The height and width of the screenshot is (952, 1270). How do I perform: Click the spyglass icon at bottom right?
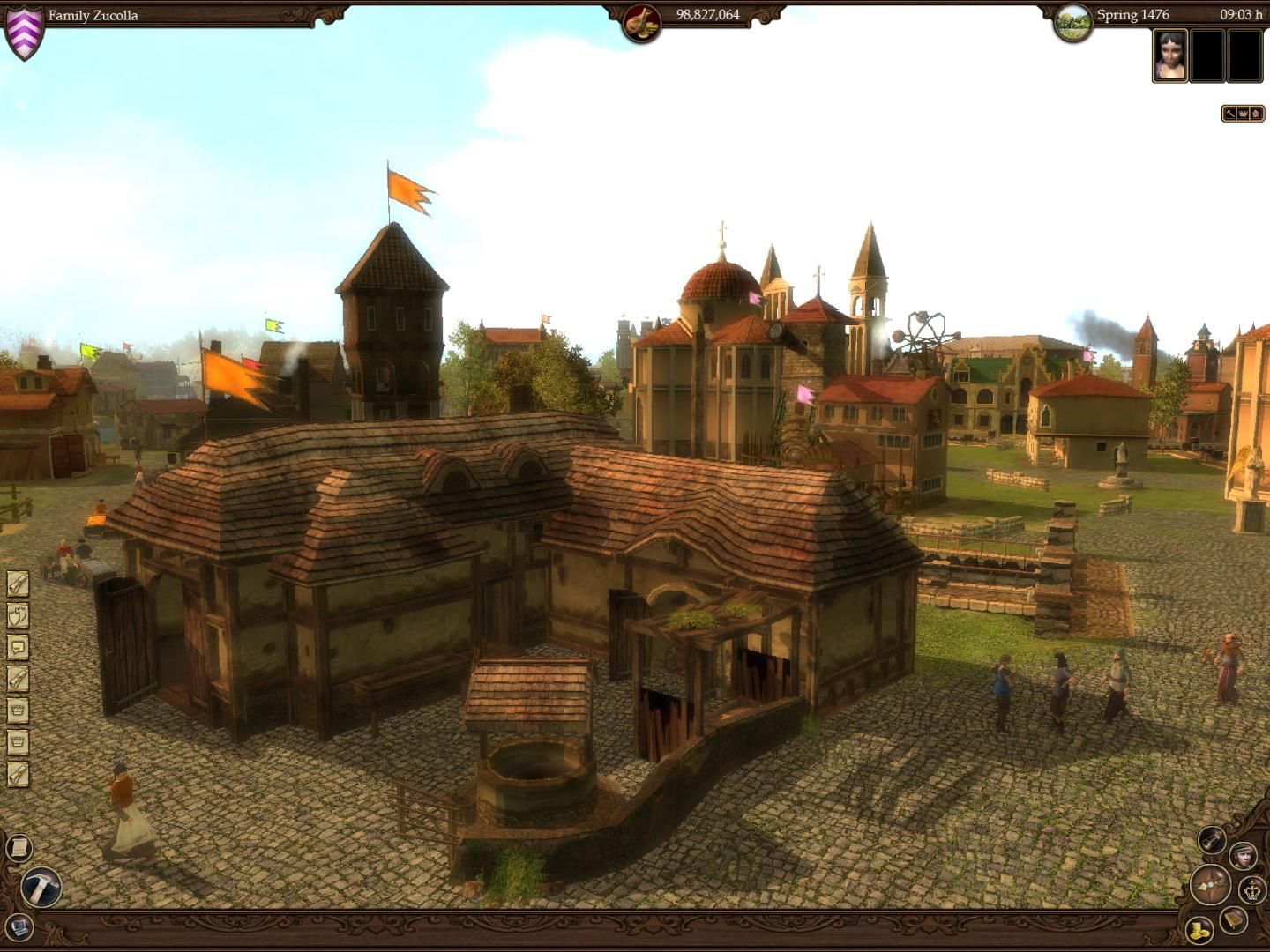[1213, 840]
